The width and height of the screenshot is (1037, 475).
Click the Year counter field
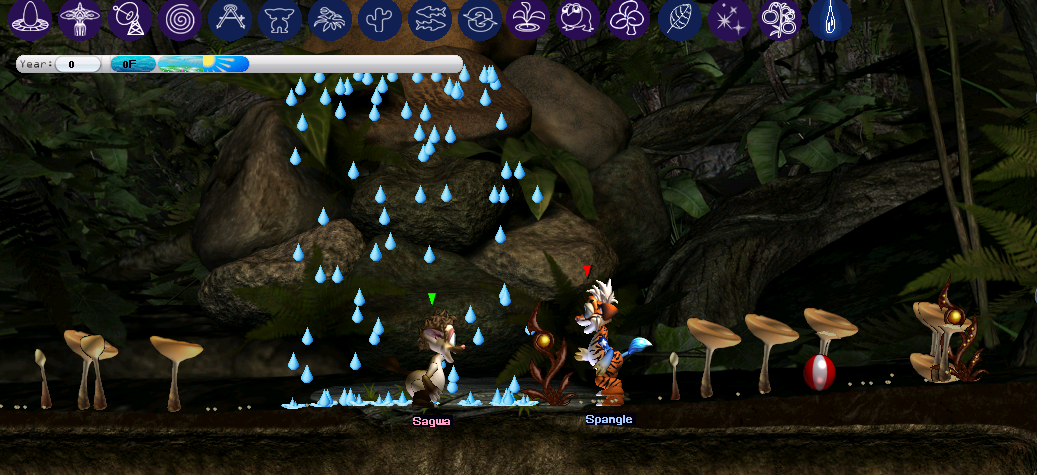coord(78,64)
